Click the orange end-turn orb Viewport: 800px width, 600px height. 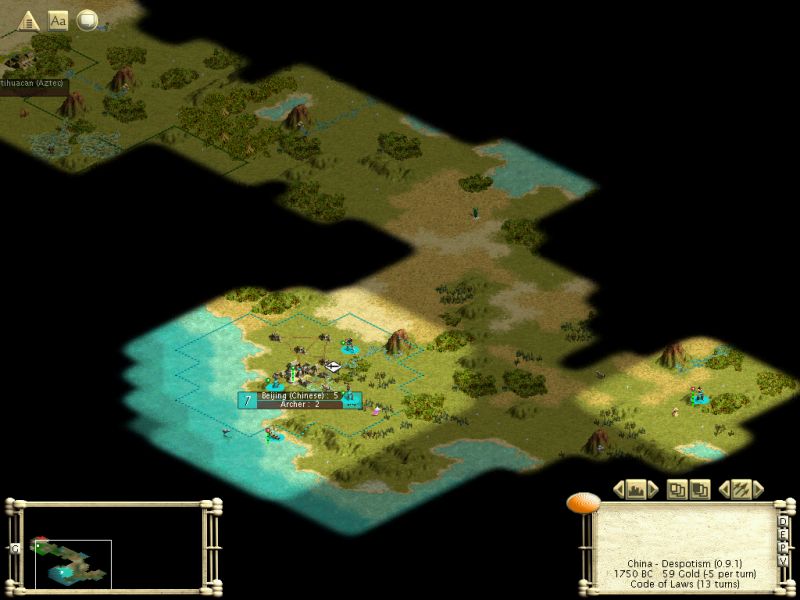click(582, 503)
